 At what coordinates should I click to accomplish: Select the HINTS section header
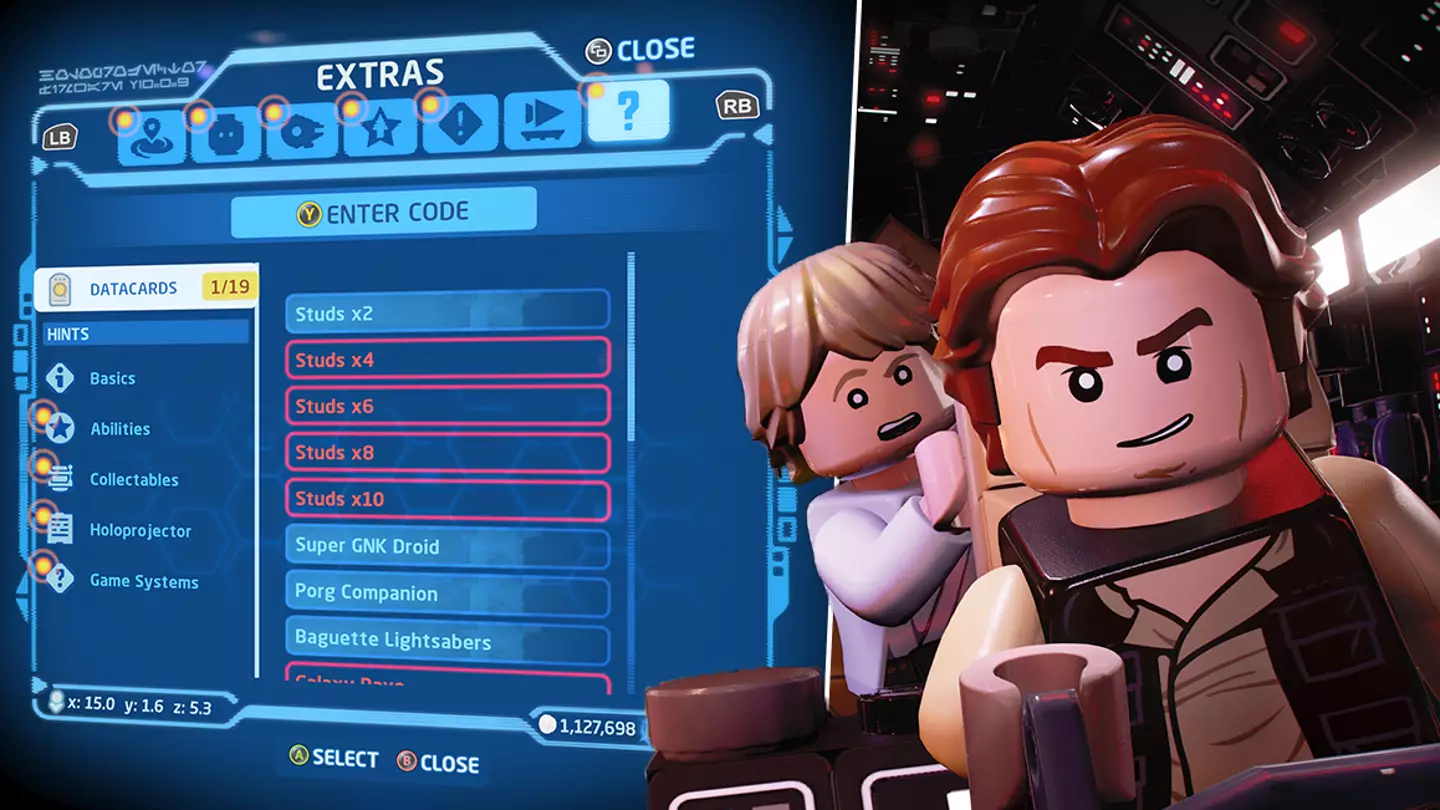pyautogui.click(x=143, y=333)
